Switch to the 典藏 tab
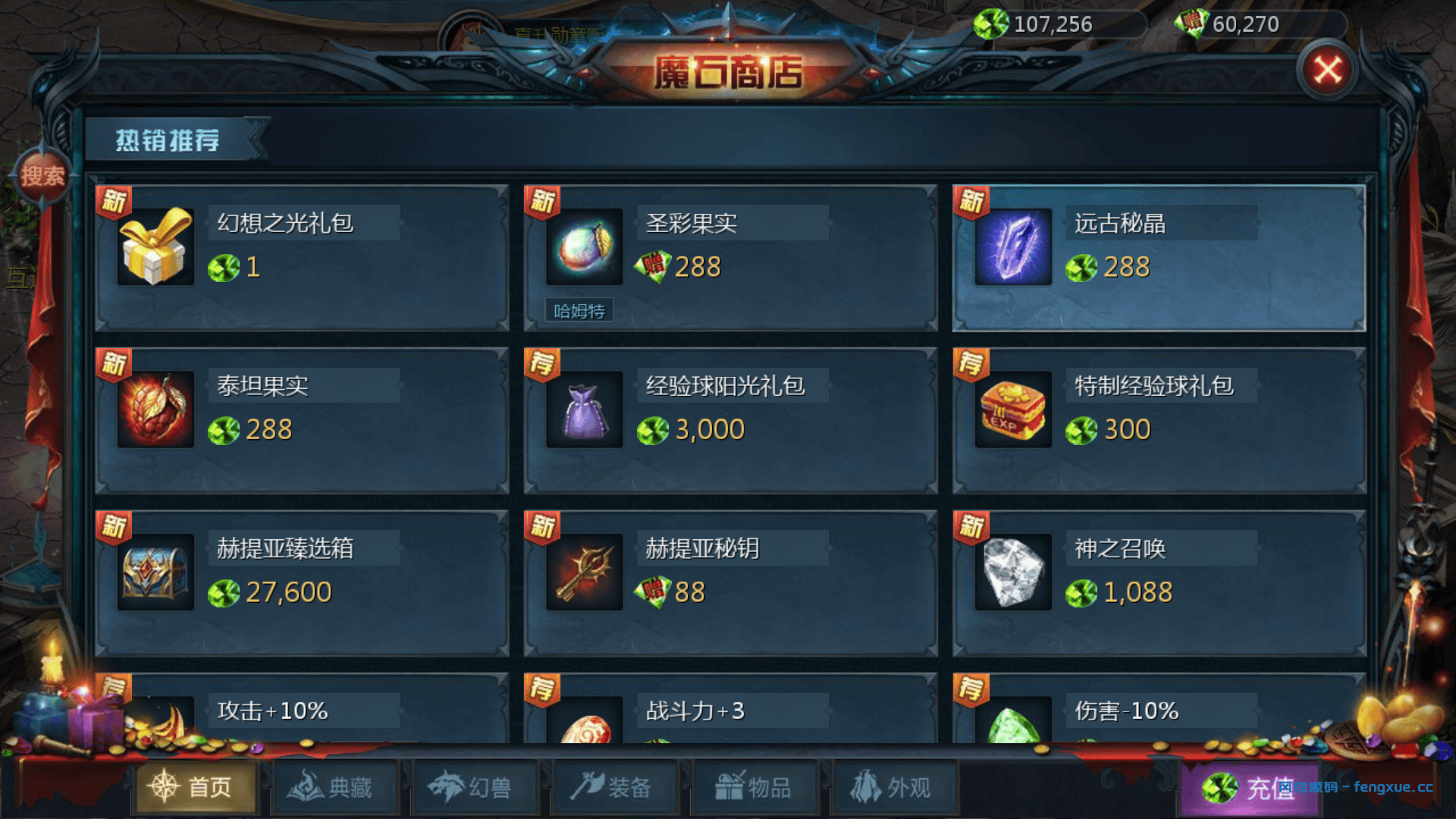The height and width of the screenshot is (819, 1456). pos(334,787)
